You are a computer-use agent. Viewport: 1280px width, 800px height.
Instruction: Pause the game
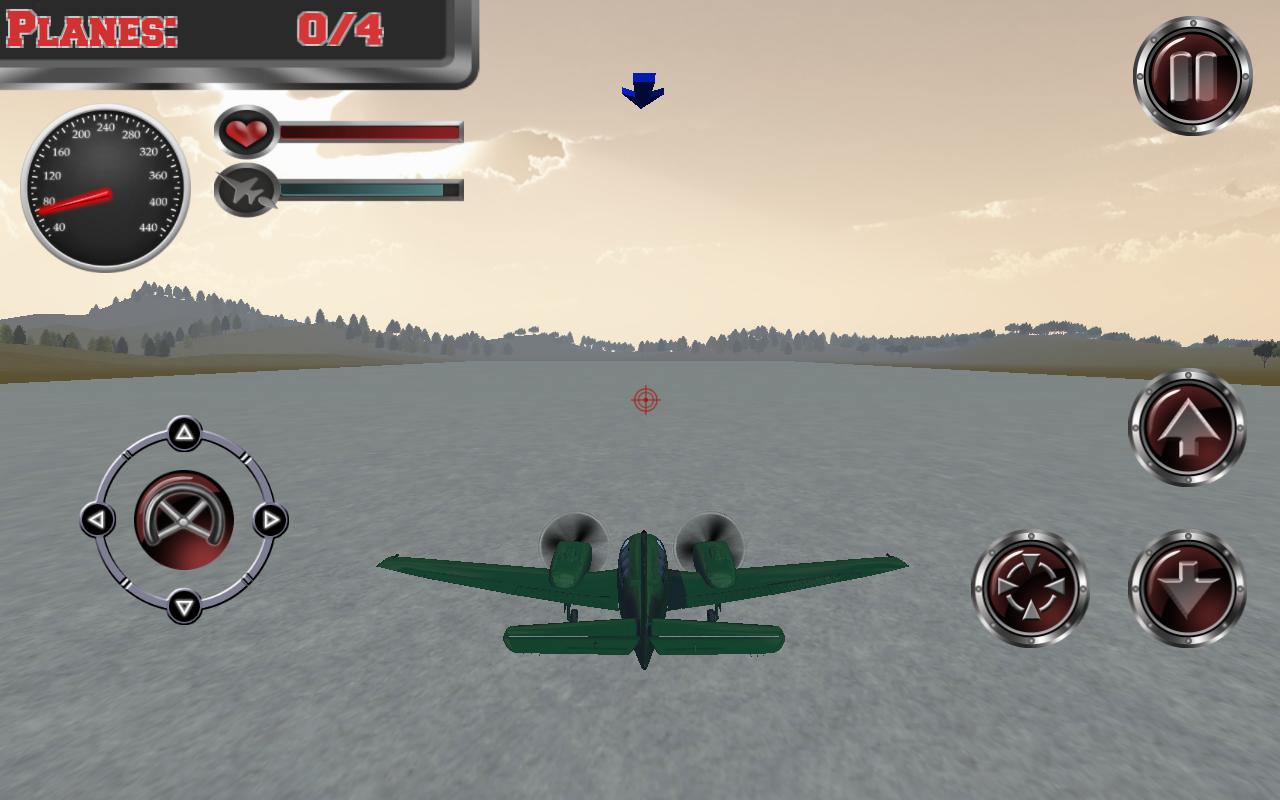(x=1192, y=72)
